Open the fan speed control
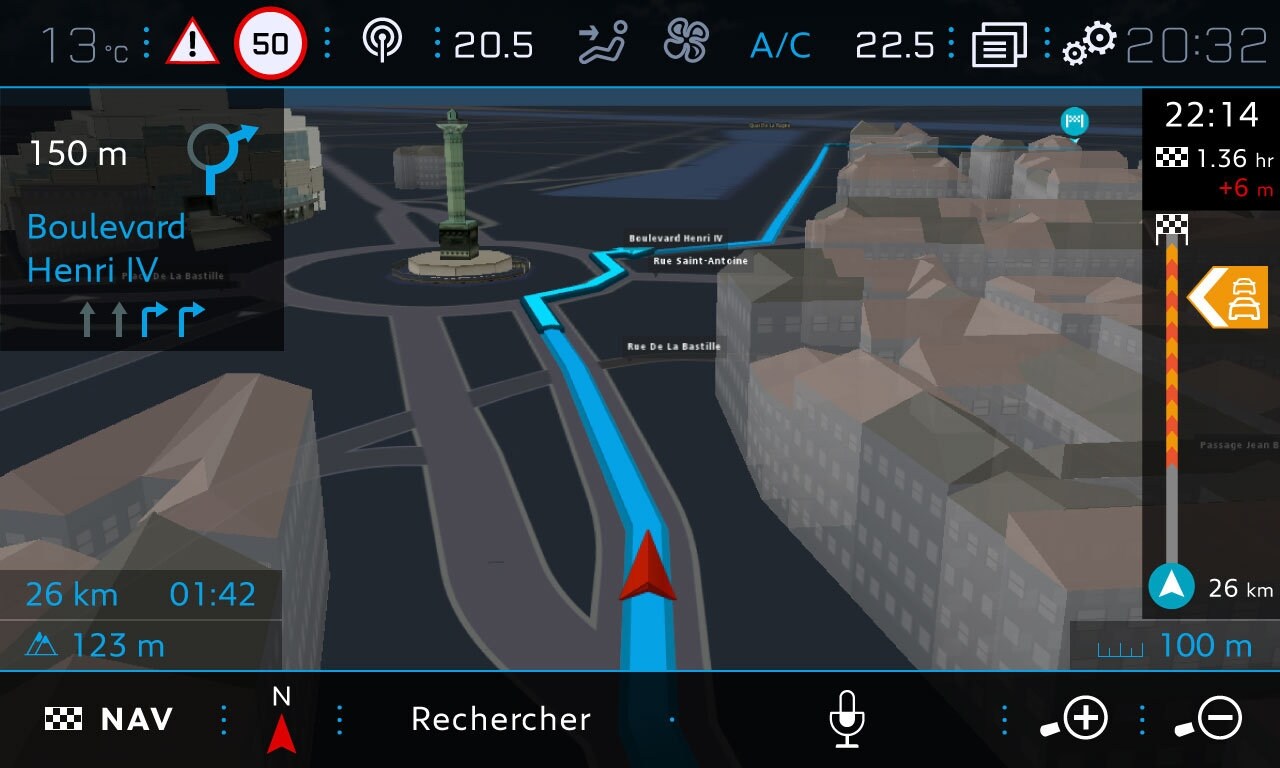 click(x=686, y=44)
